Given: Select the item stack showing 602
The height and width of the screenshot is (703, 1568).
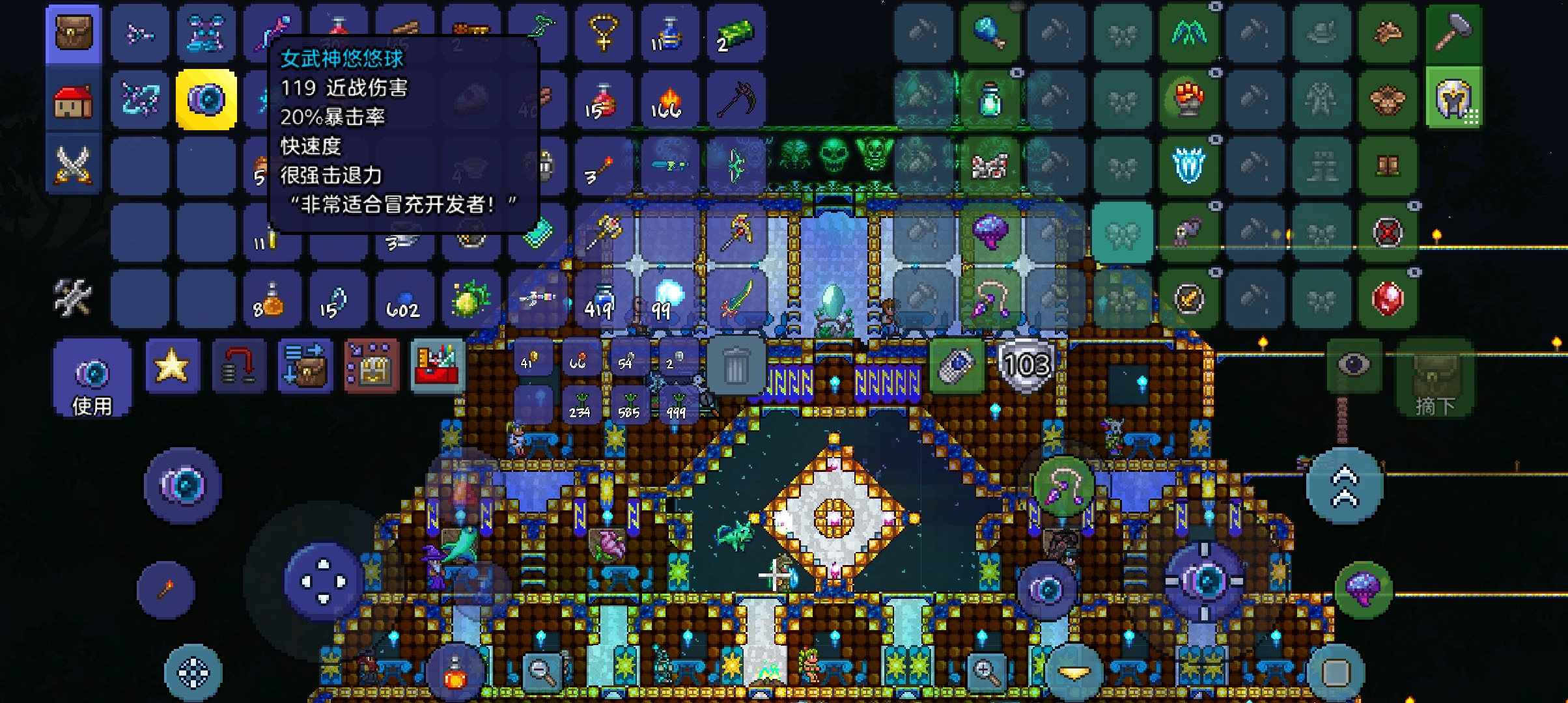Looking at the screenshot, I should point(404,299).
